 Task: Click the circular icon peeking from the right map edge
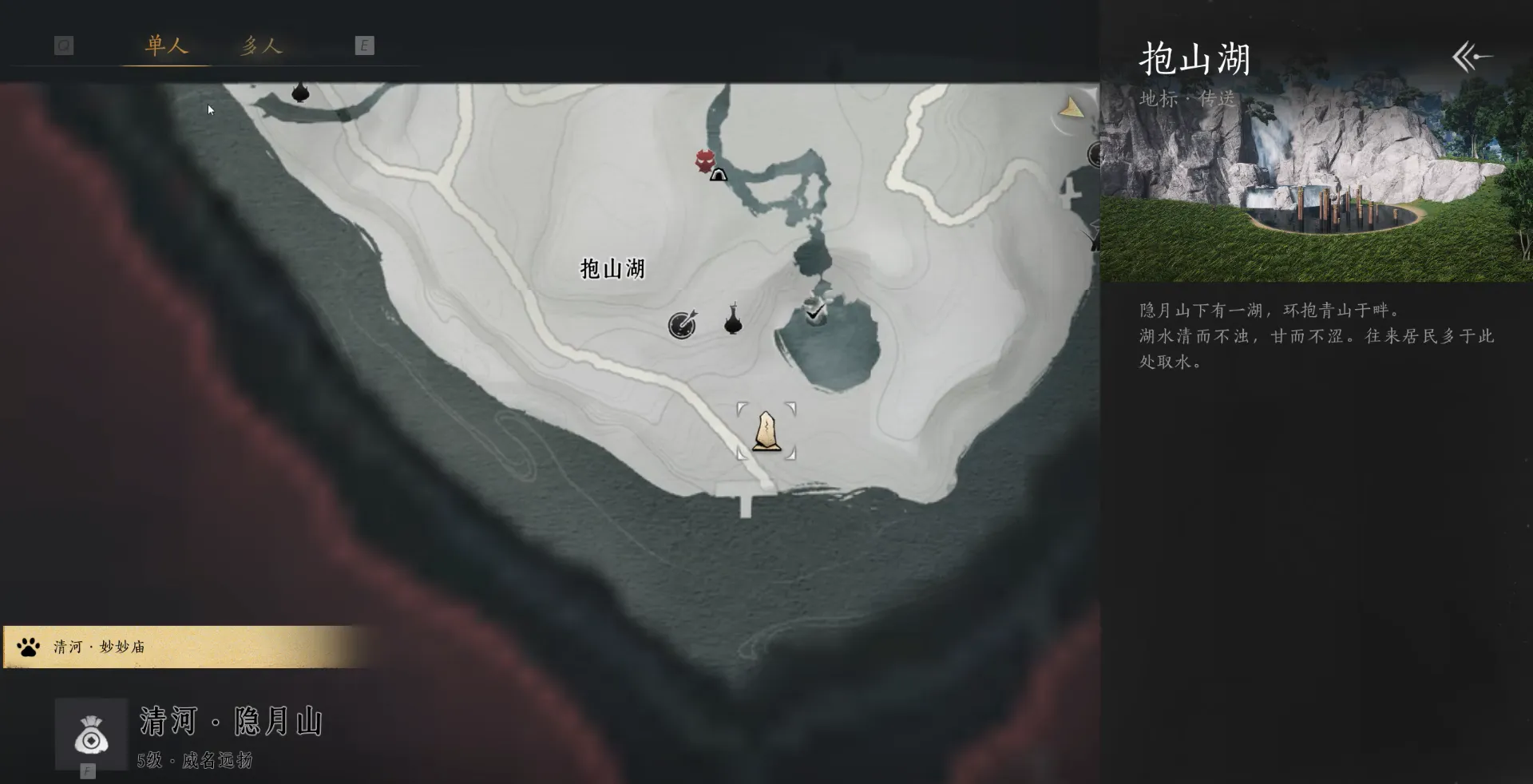click(1094, 155)
